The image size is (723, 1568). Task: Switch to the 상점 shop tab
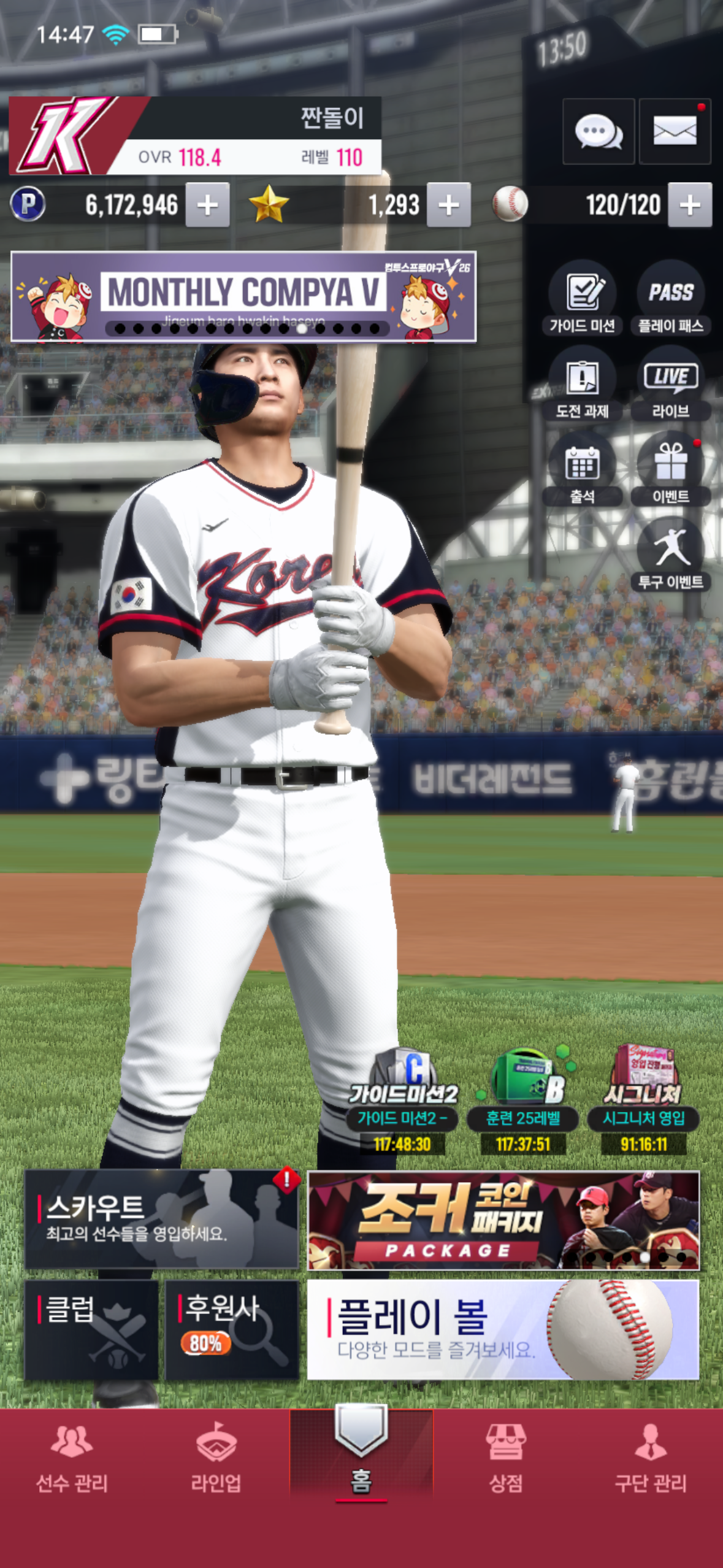pos(506,1461)
